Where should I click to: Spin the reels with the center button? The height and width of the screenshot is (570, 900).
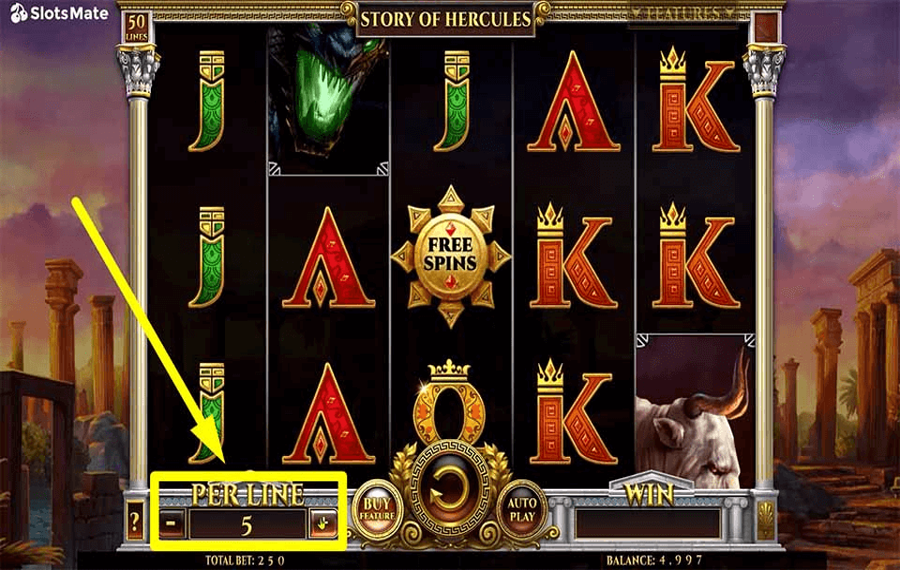[449, 494]
